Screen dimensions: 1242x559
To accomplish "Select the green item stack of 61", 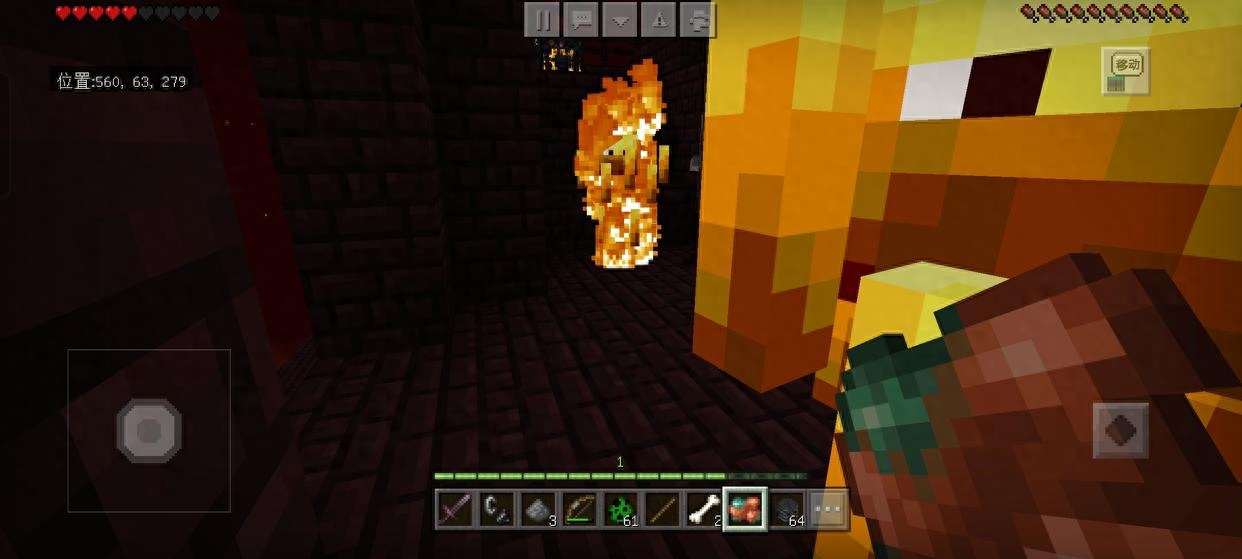I will 620,509.
